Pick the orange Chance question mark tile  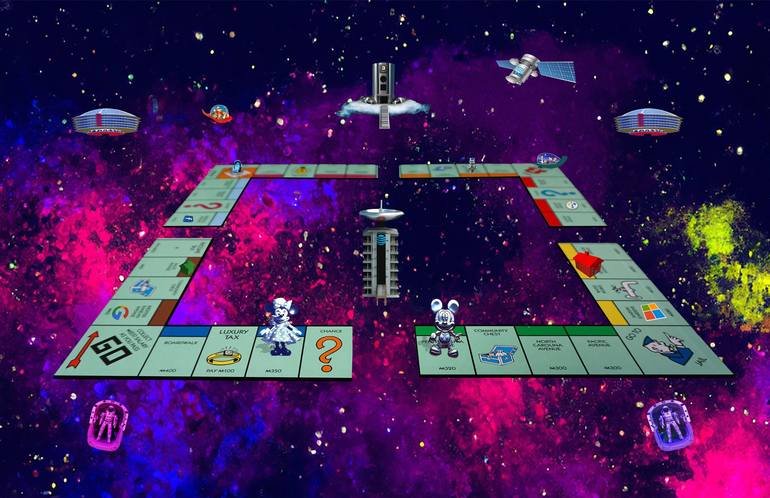(328, 351)
